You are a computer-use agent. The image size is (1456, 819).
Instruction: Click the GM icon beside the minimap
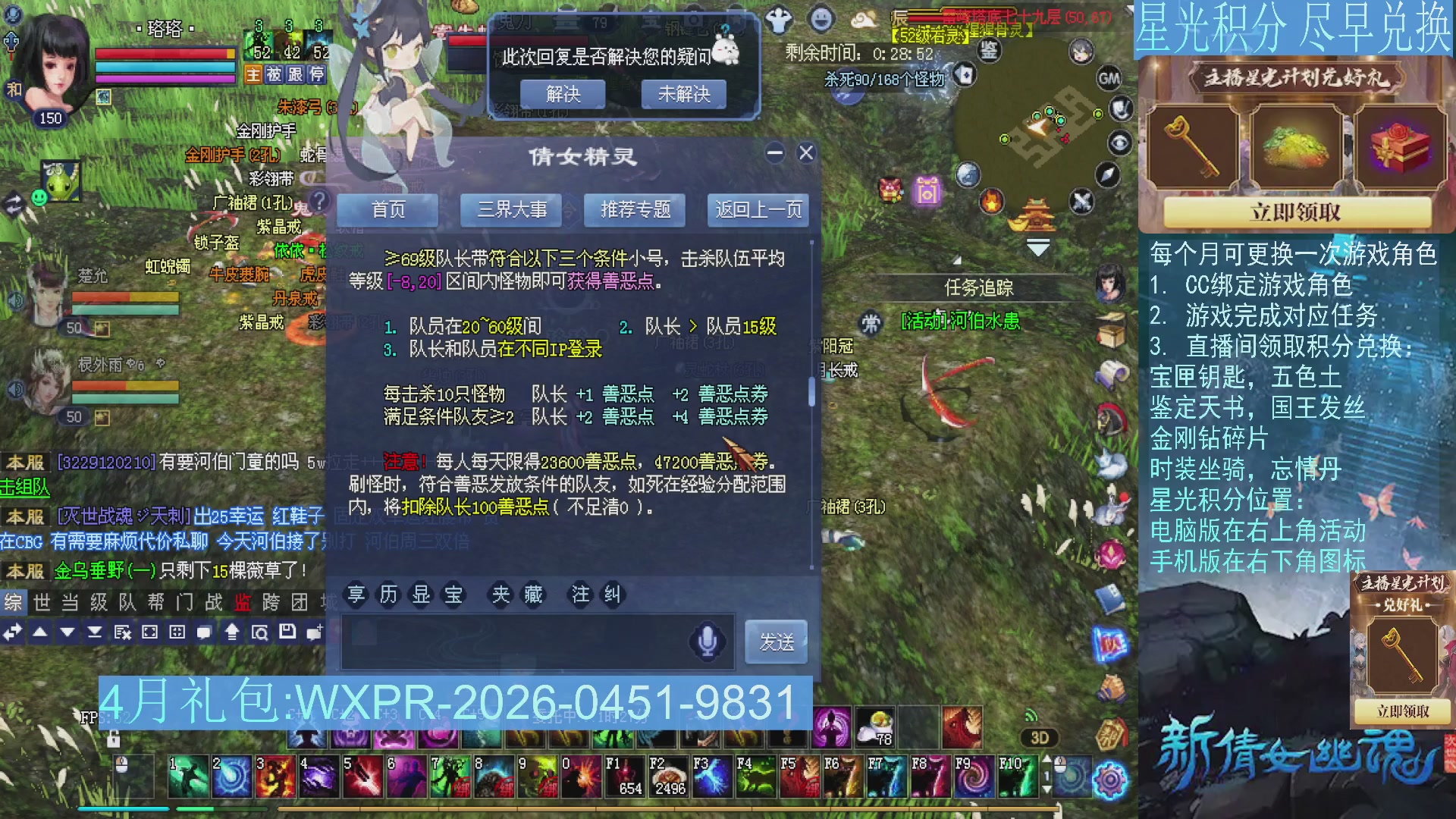(x=1109, y=78)
